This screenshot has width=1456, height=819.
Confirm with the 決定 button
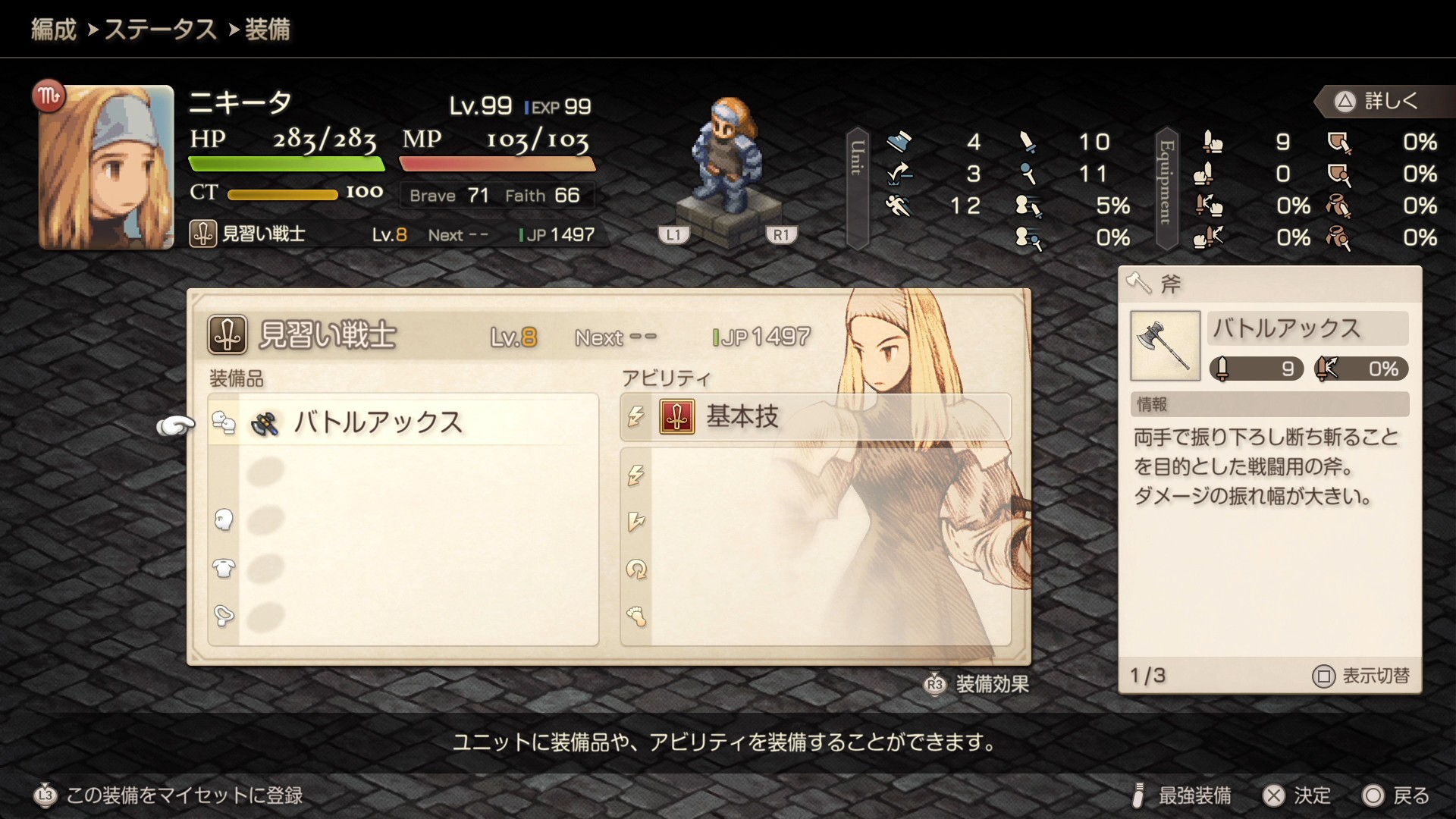point(1297,795)
